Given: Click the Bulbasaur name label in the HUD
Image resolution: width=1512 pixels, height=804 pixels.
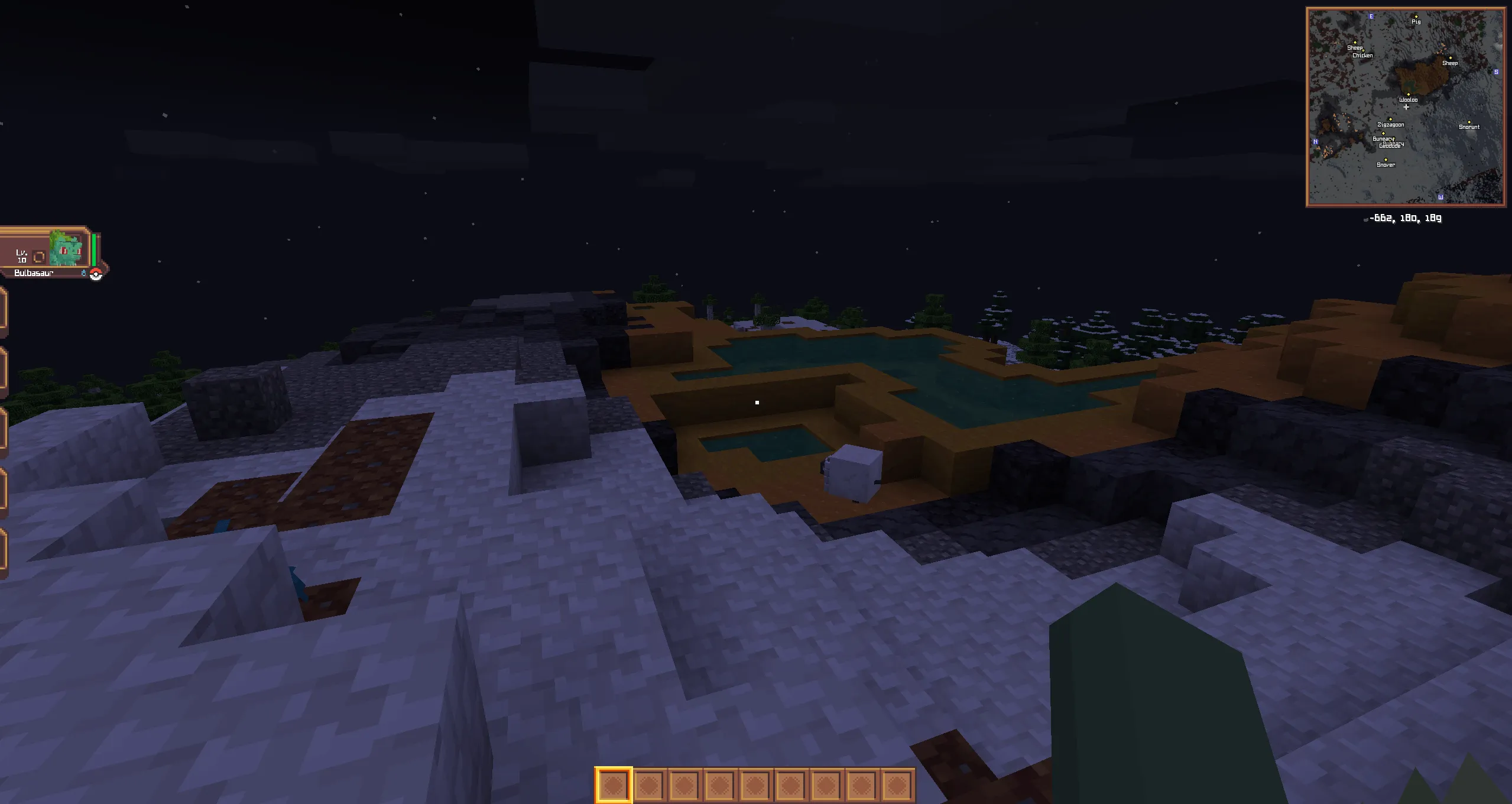Looking at the screenshot, I should click(x=34, y=274).
